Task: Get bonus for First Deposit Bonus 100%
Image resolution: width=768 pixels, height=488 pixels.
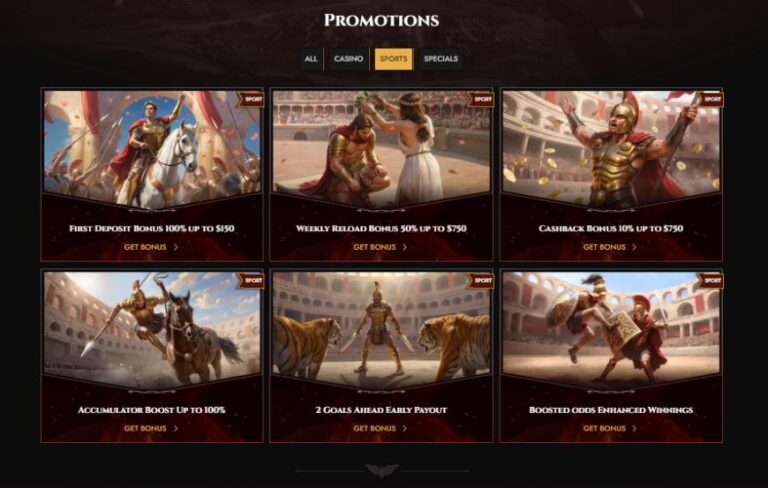Action: (151, 247)
